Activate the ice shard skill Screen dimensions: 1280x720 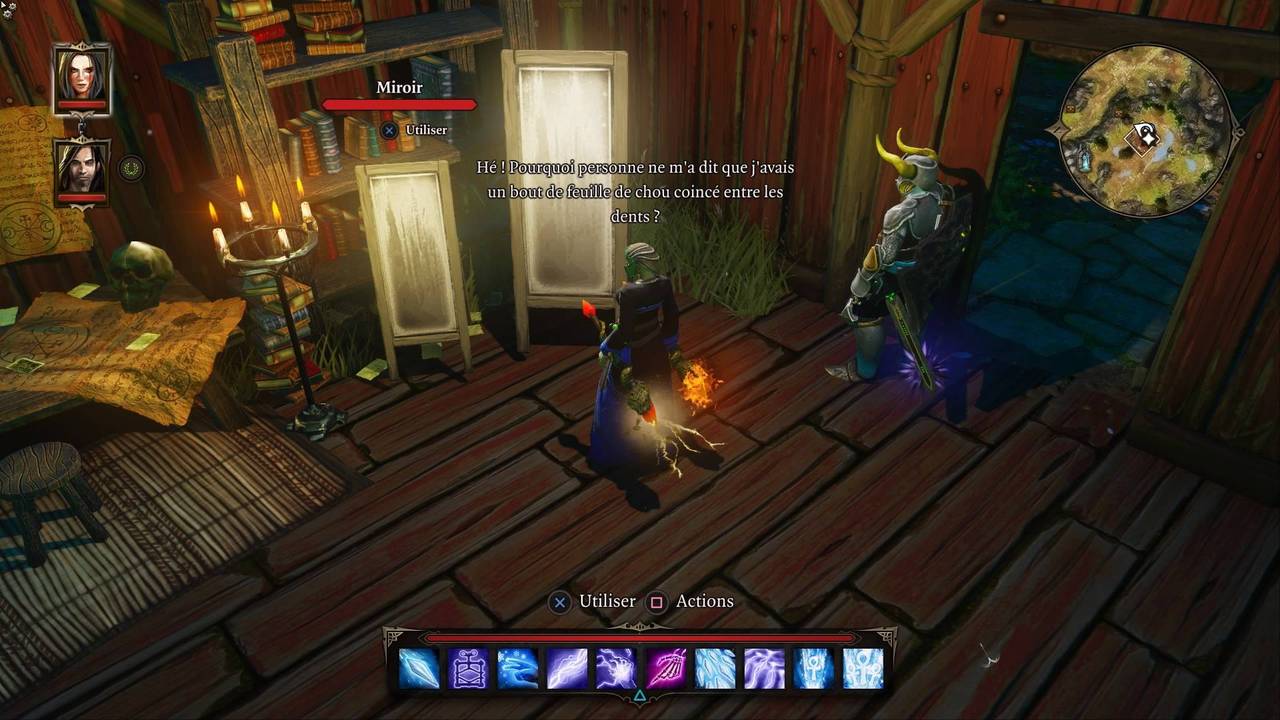click(x=419, y=669)
